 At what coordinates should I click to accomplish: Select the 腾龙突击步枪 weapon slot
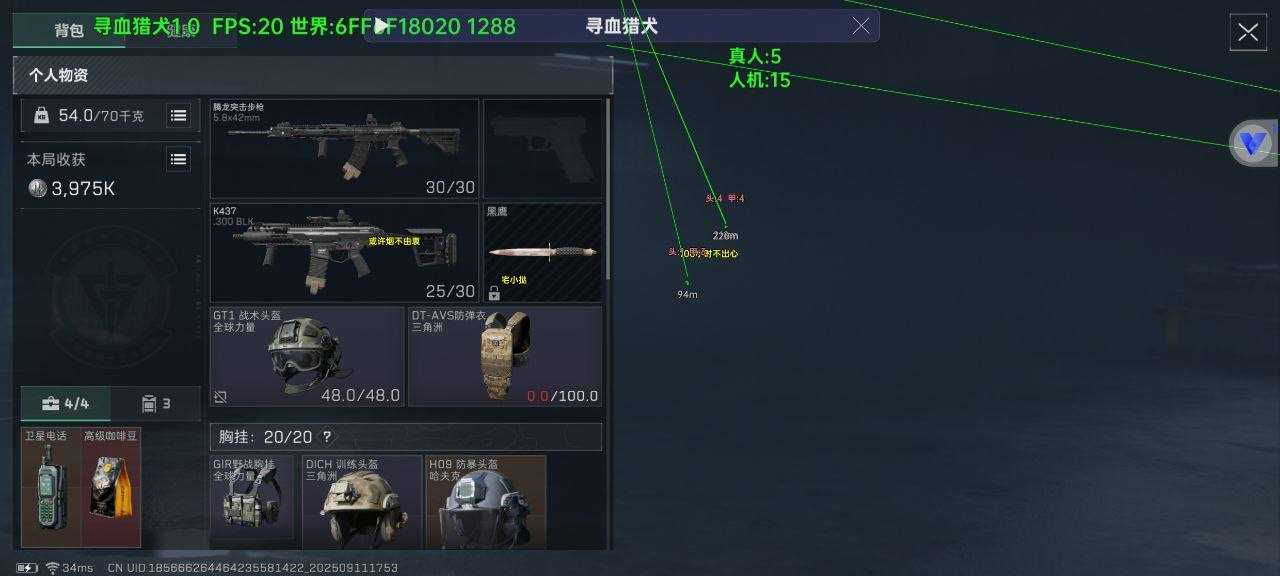[x=344, y=148]
